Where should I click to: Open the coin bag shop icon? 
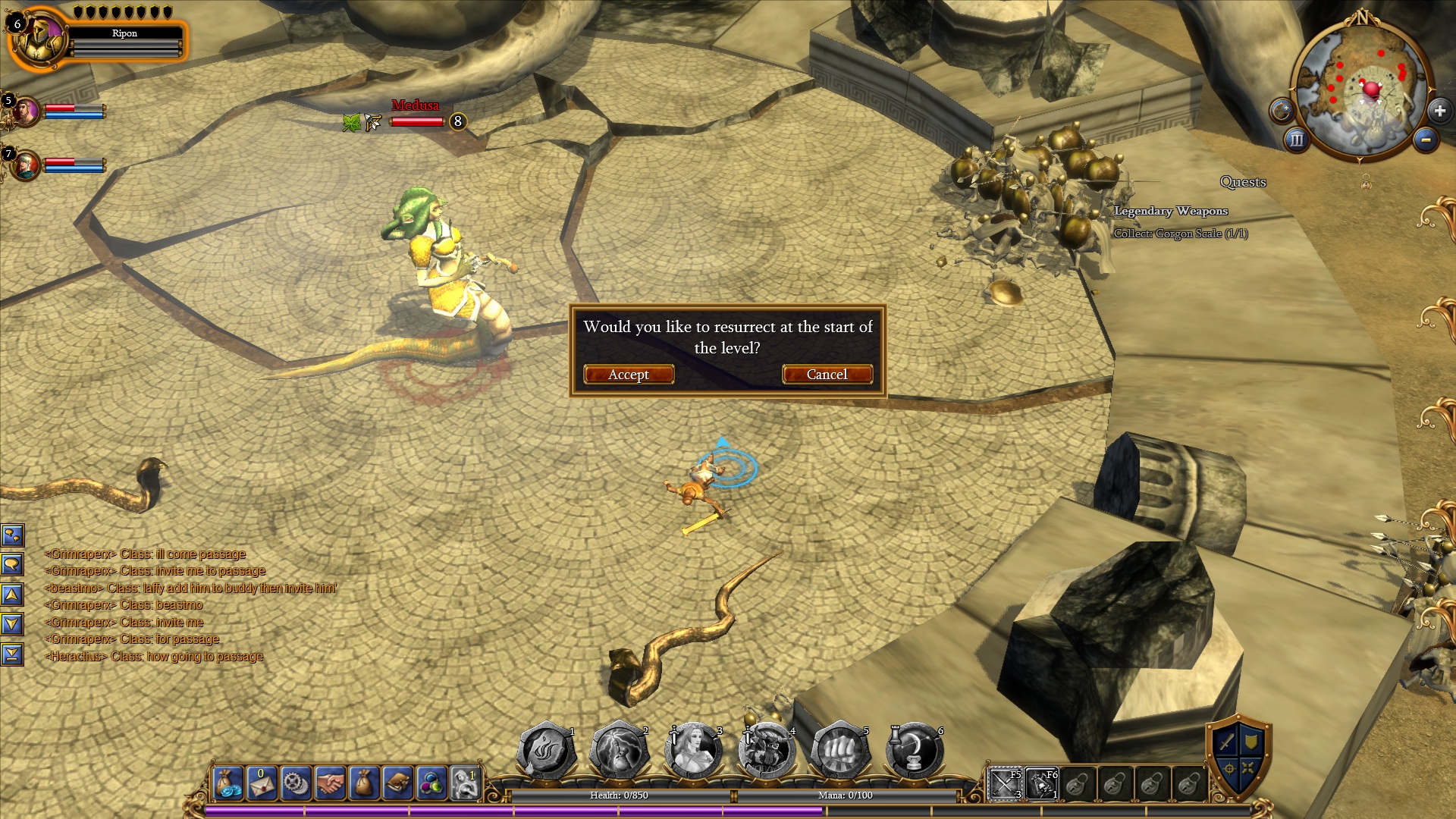point(228,783)
